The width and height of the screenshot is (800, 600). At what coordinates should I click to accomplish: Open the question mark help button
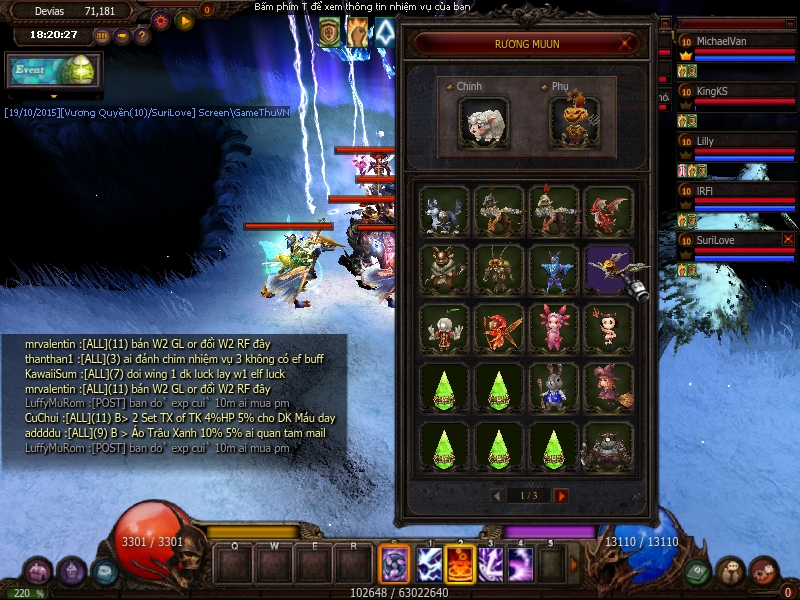pos(142,36)
